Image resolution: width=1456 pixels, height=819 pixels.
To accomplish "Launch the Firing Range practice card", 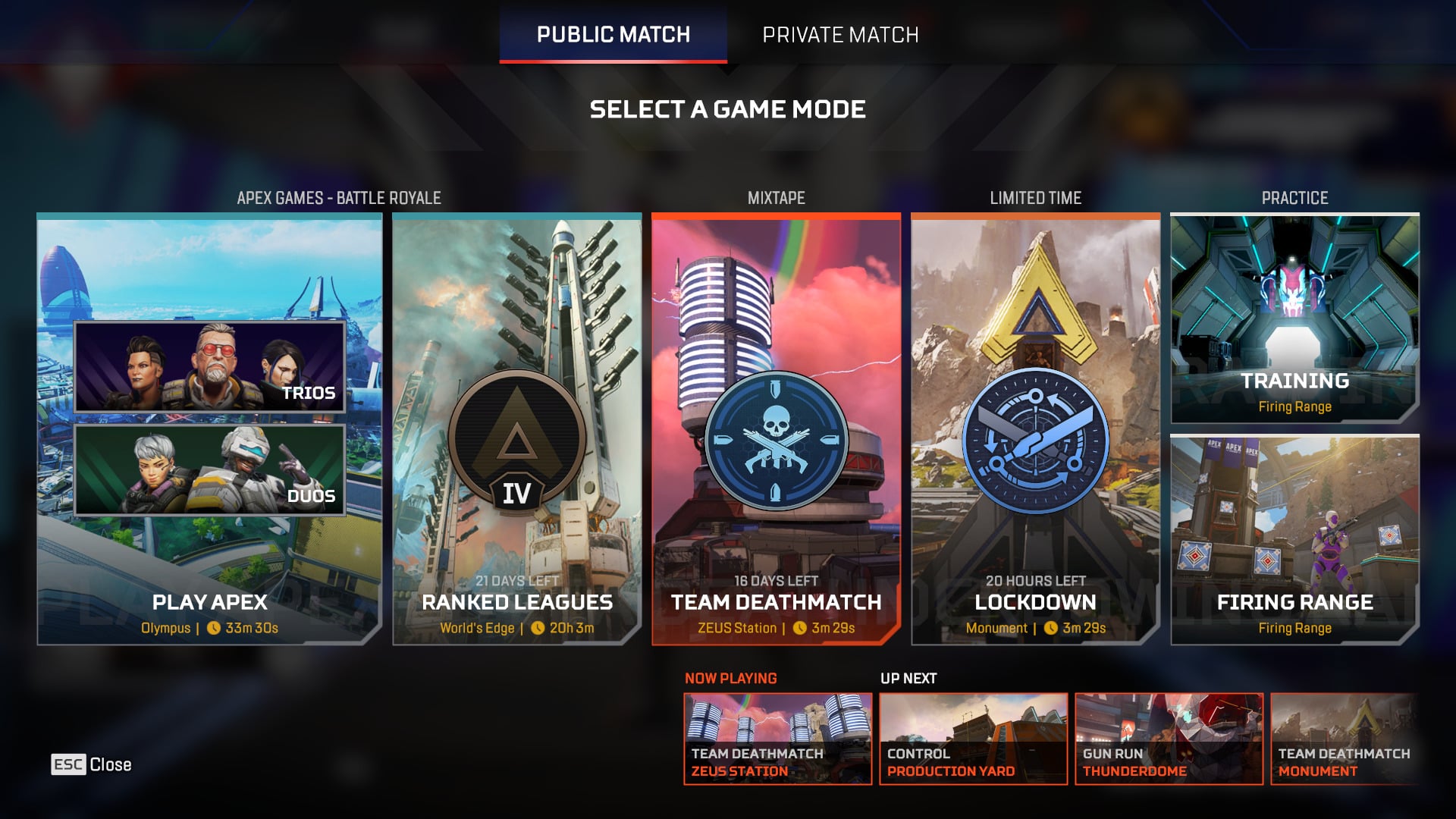I will (x=1294, y=540).
